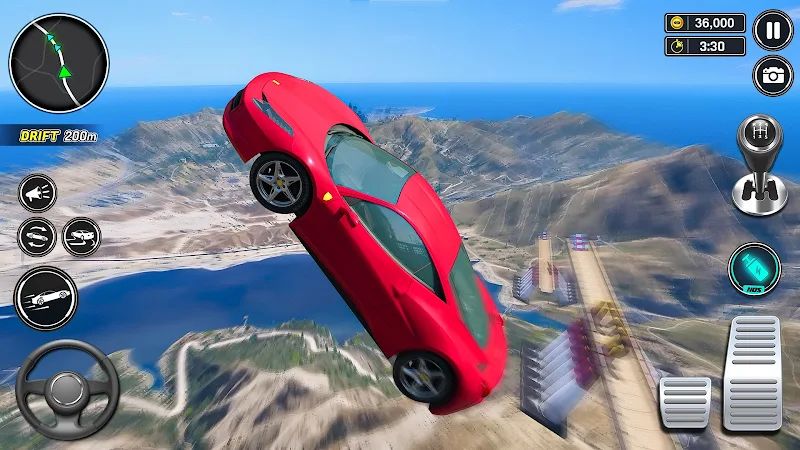800x450 pixels.
Task: Pause the game
Action: click(772, 29)
